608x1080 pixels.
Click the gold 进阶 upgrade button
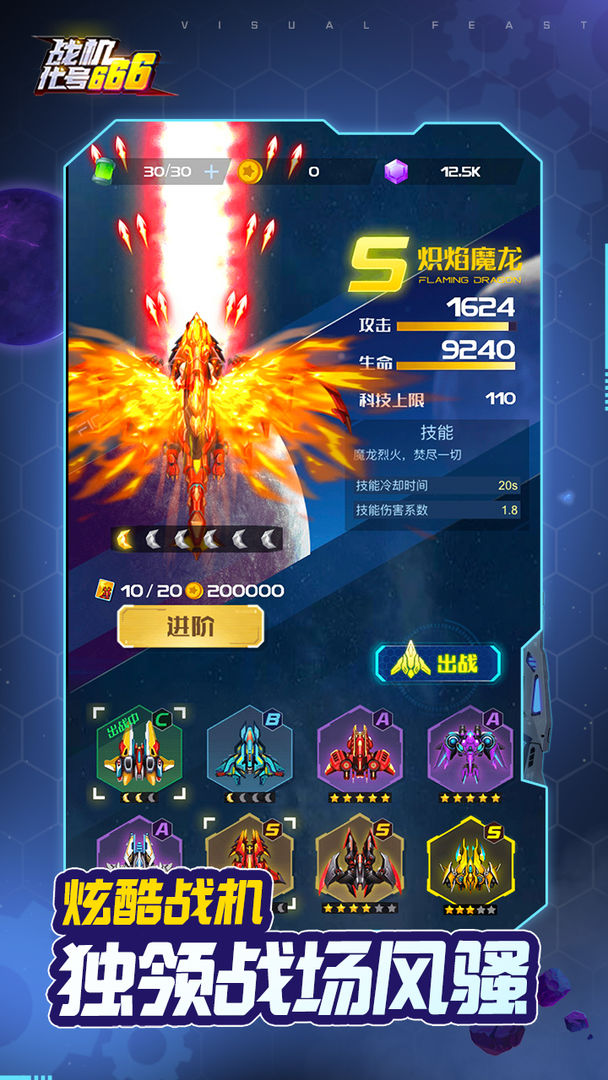click(191, 627)
